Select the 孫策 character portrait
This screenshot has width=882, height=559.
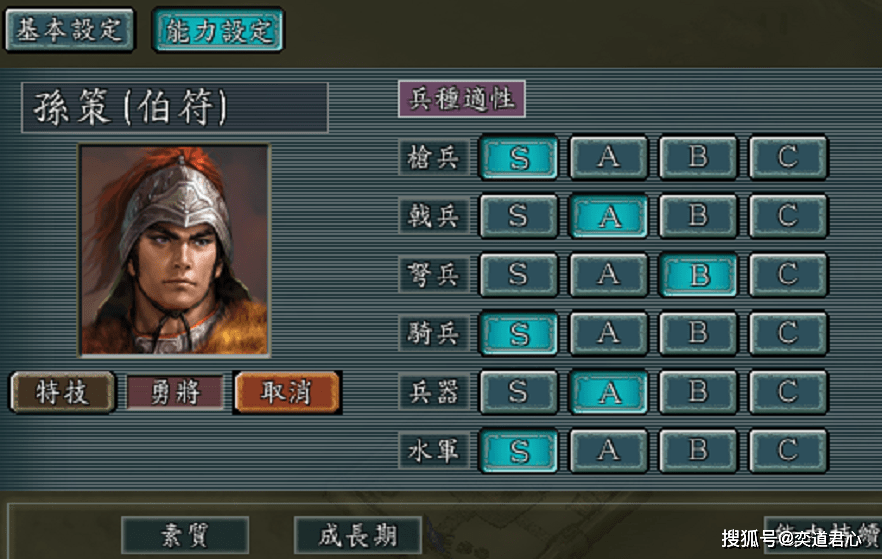tap(174, 249)
